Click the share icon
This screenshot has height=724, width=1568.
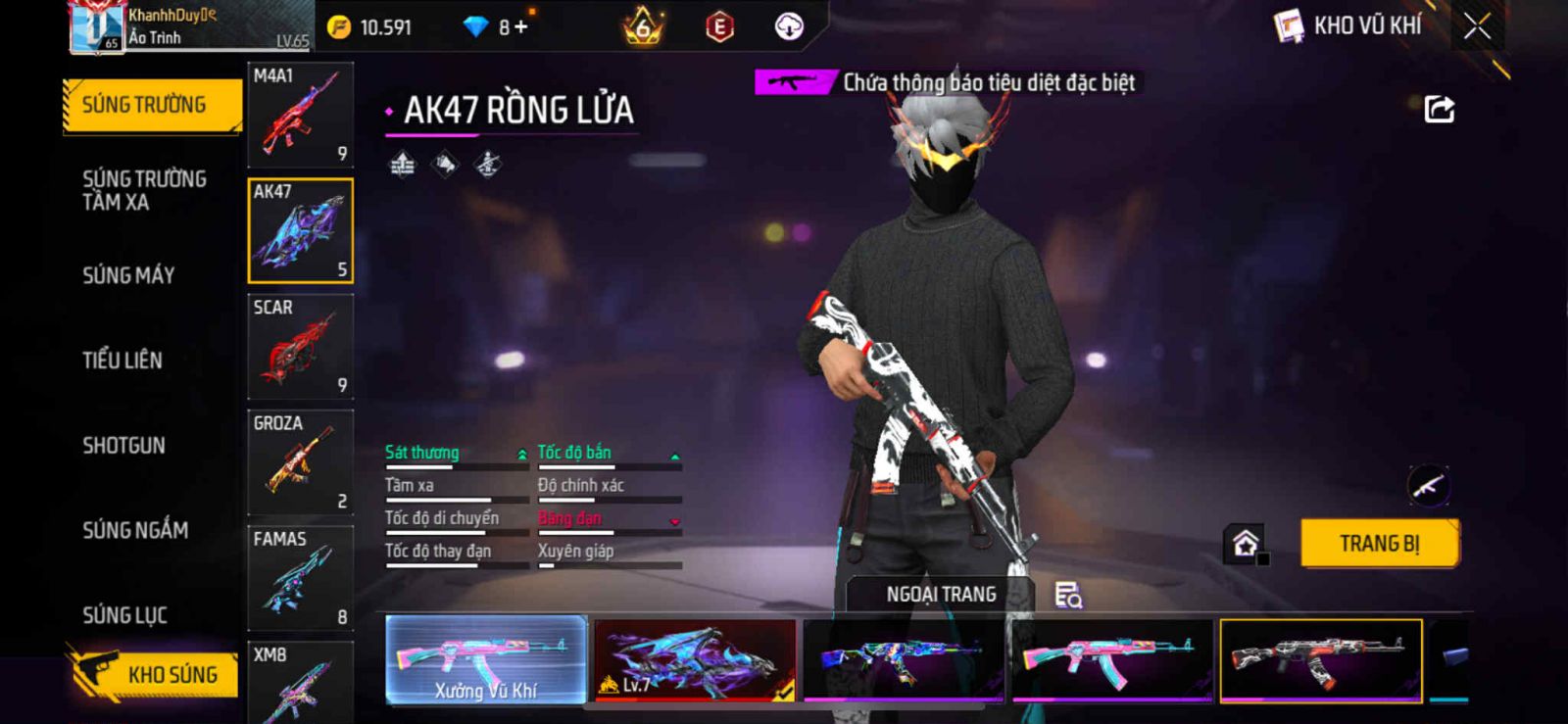(x=1439, y=109)
